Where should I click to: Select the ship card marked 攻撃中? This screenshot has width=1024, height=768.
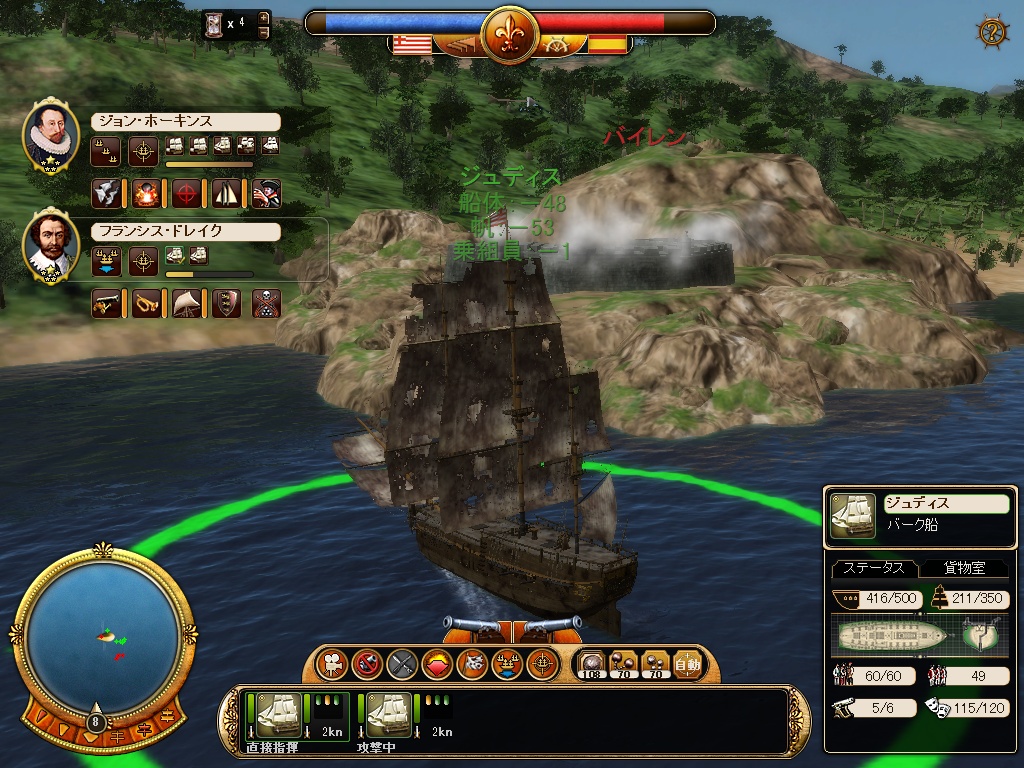coord(387,716)
